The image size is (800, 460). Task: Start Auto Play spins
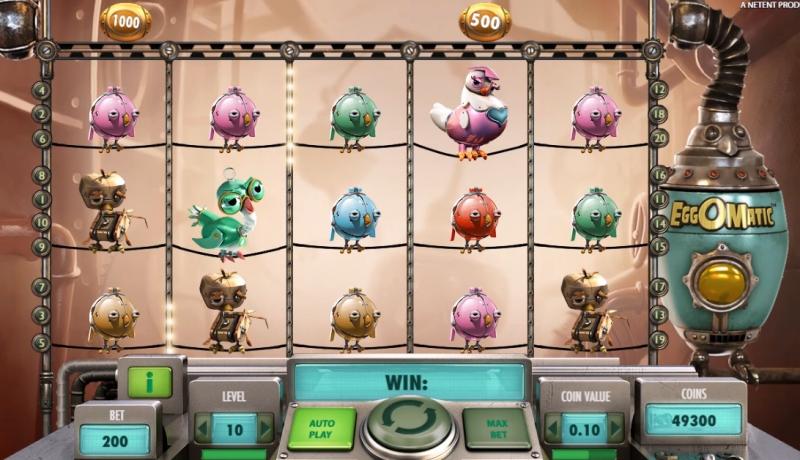coord(322,428)
